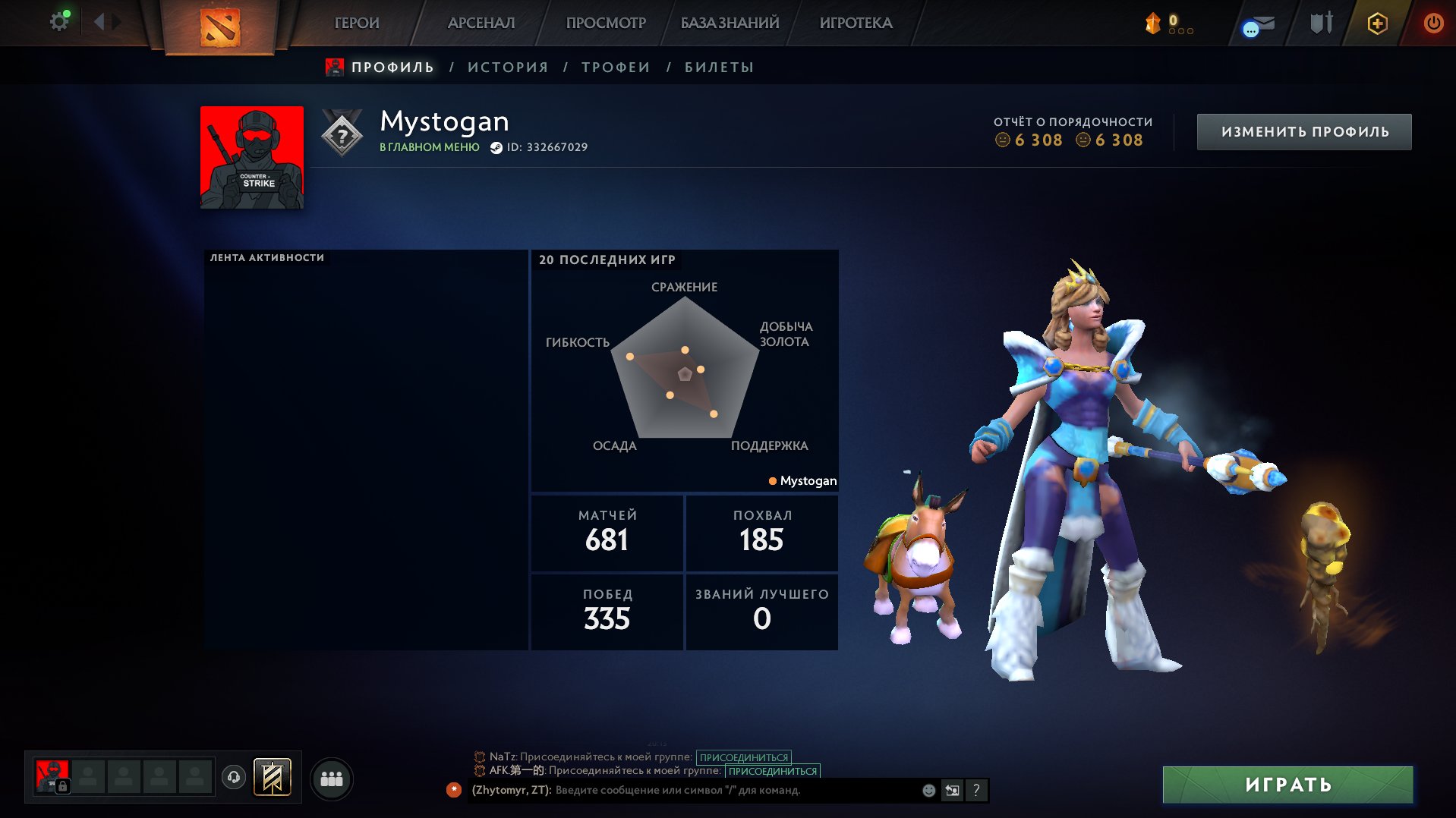Click the Counter-Strike profile avatar
Image resolution: width=1456 pixels, height=818 pixels.
[252, 157]
